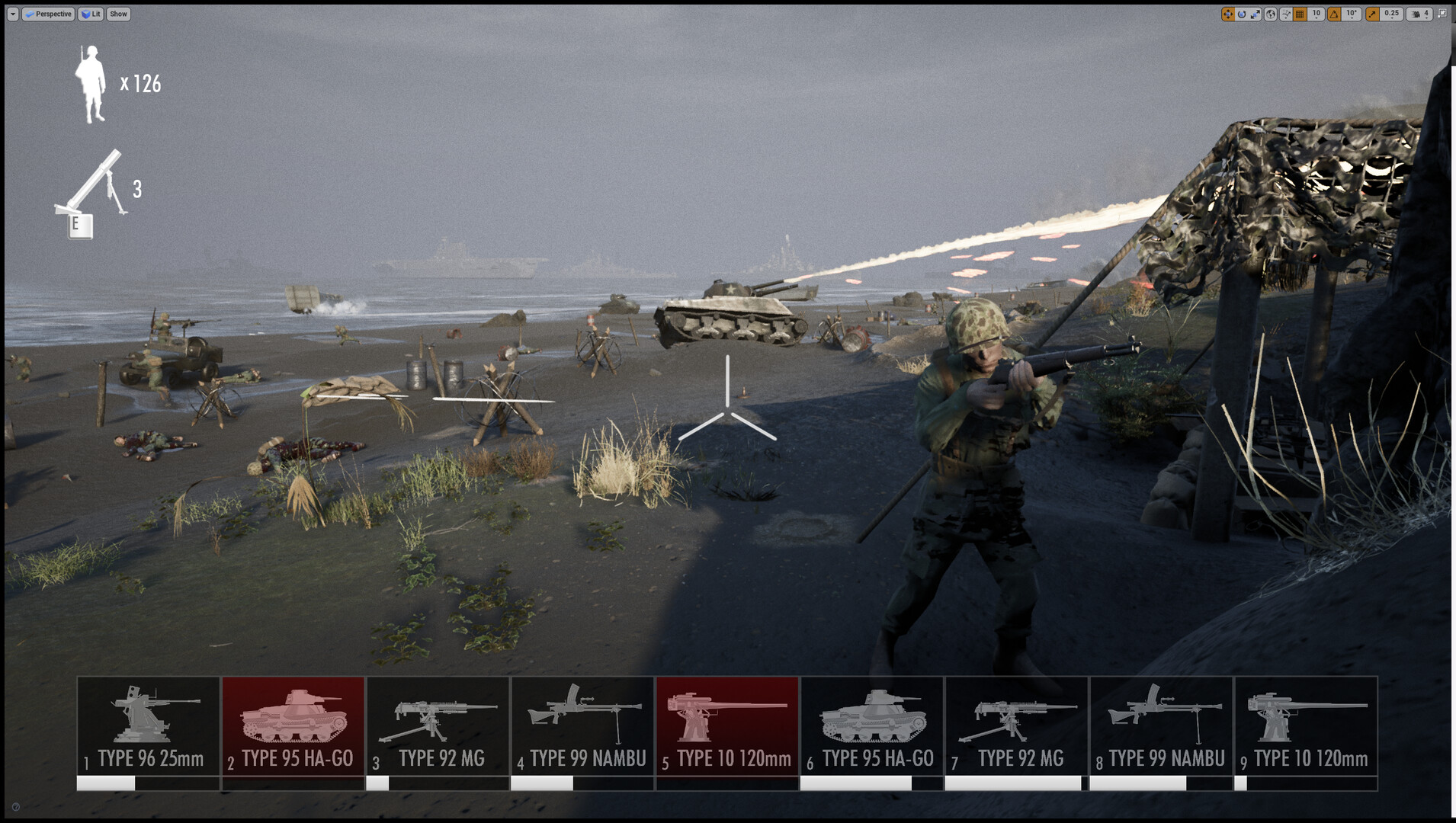
Task: Open the Show flags menu
Action: [118, 14]
